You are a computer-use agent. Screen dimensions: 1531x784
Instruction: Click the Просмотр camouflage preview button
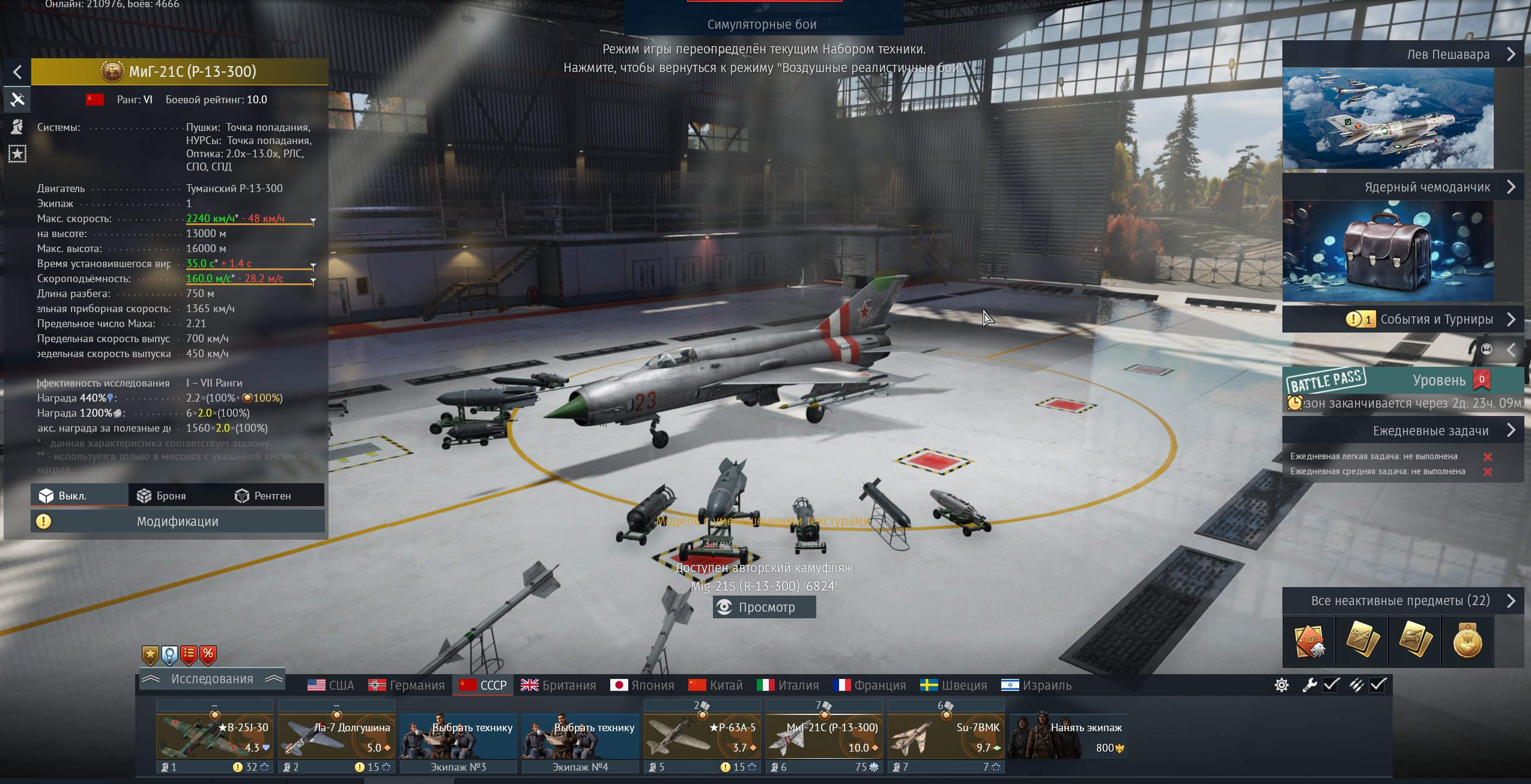point(764,607)
